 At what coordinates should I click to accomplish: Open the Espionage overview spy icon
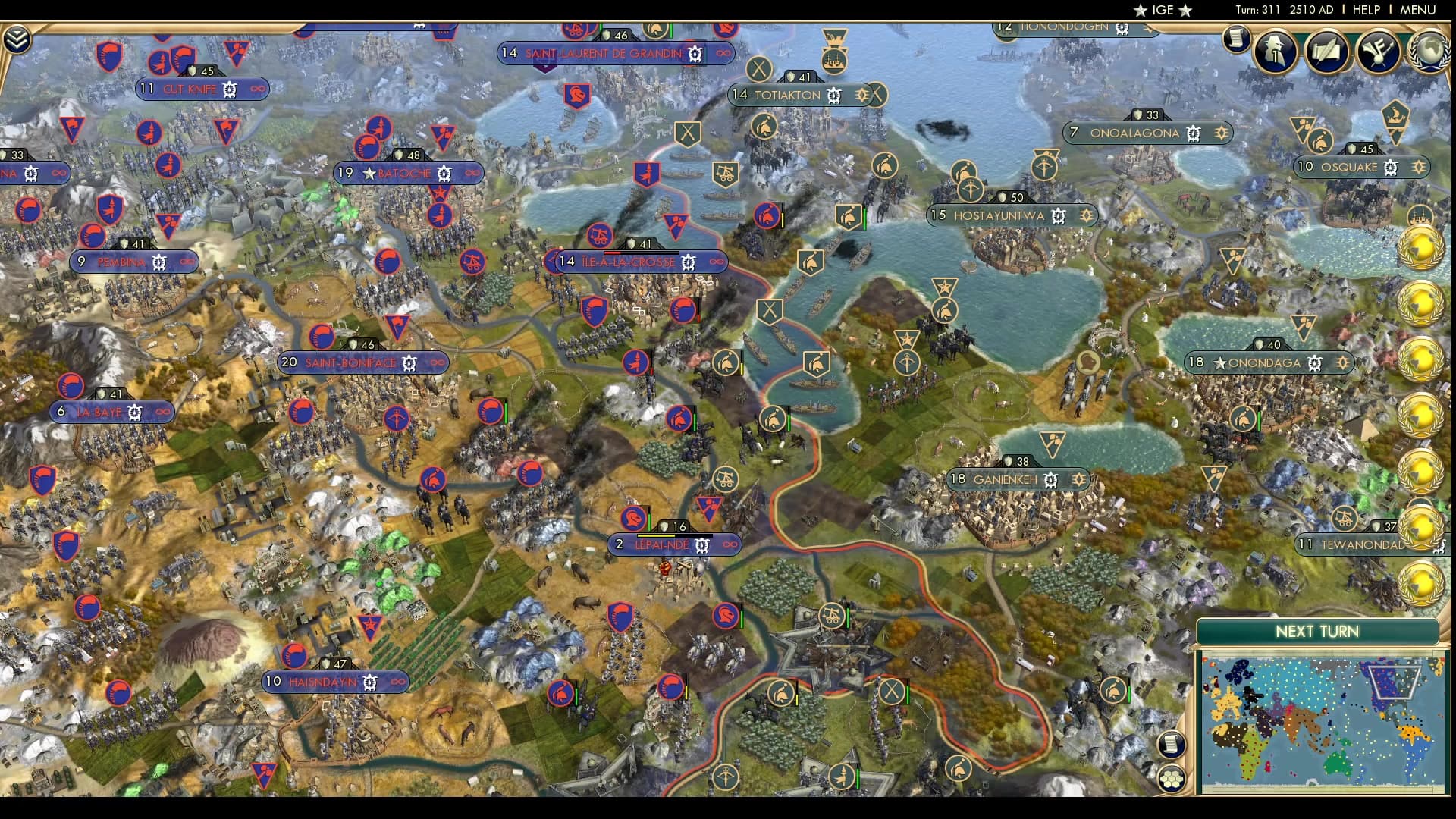click(x=1276, y=52)
